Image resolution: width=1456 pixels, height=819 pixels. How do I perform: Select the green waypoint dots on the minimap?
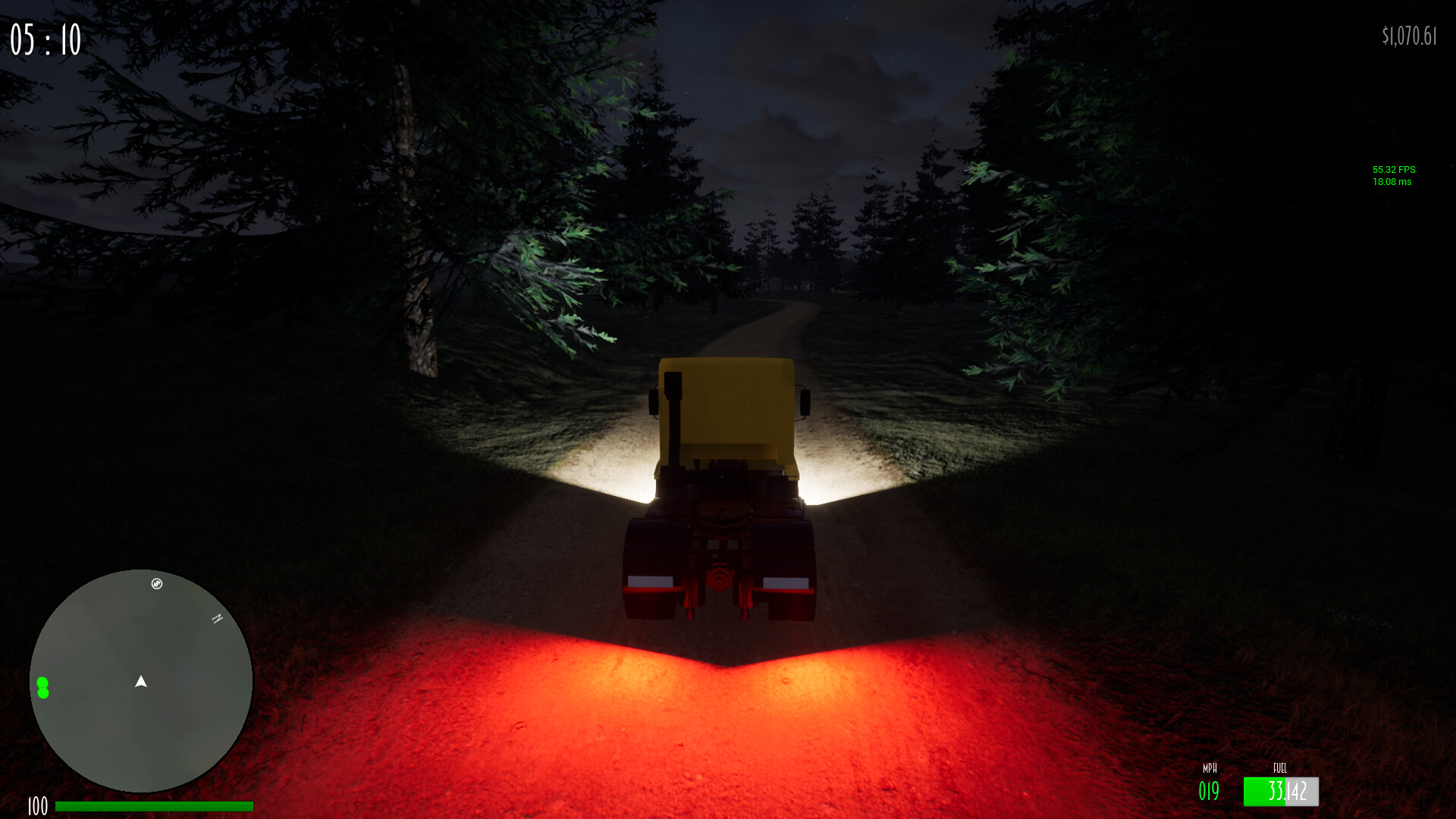43,687
